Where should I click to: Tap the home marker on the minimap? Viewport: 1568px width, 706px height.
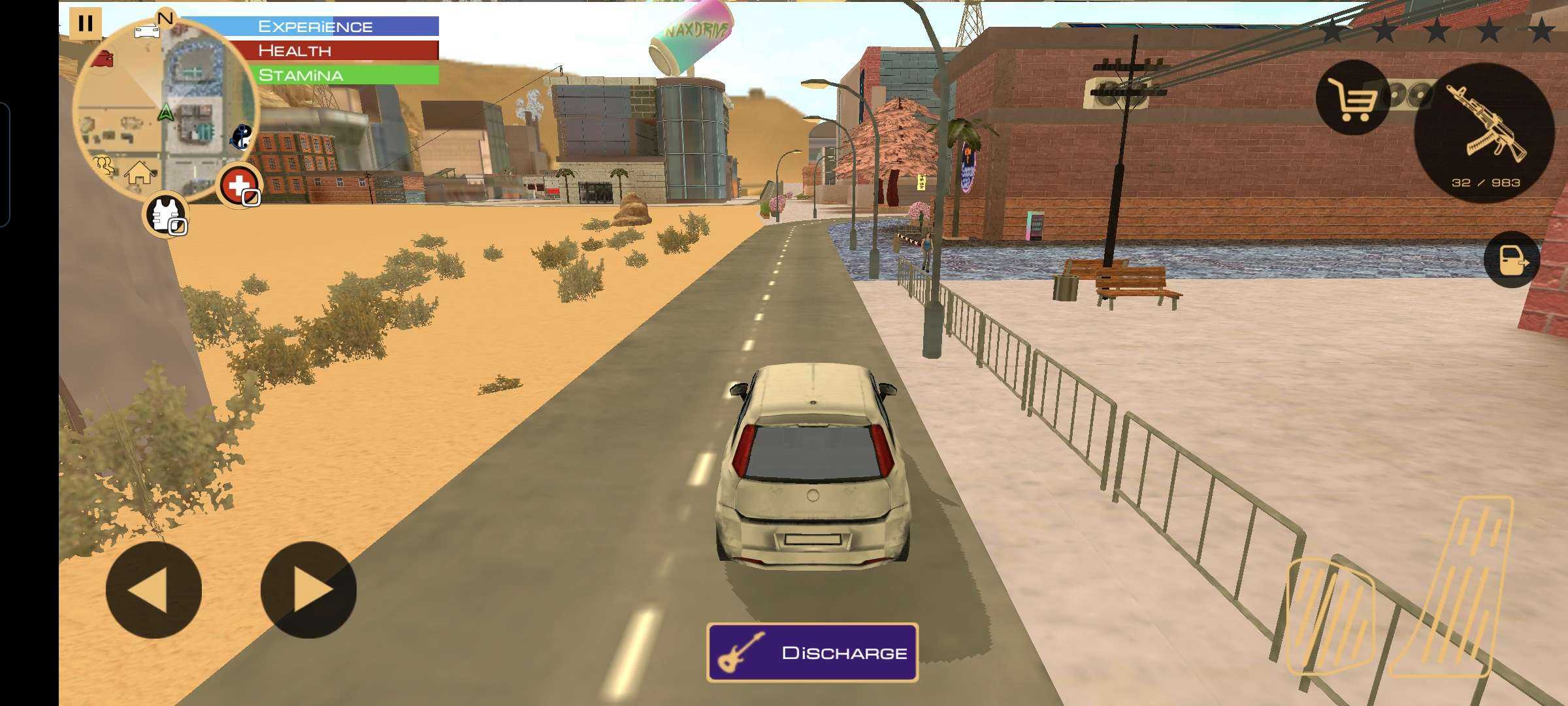139,173
